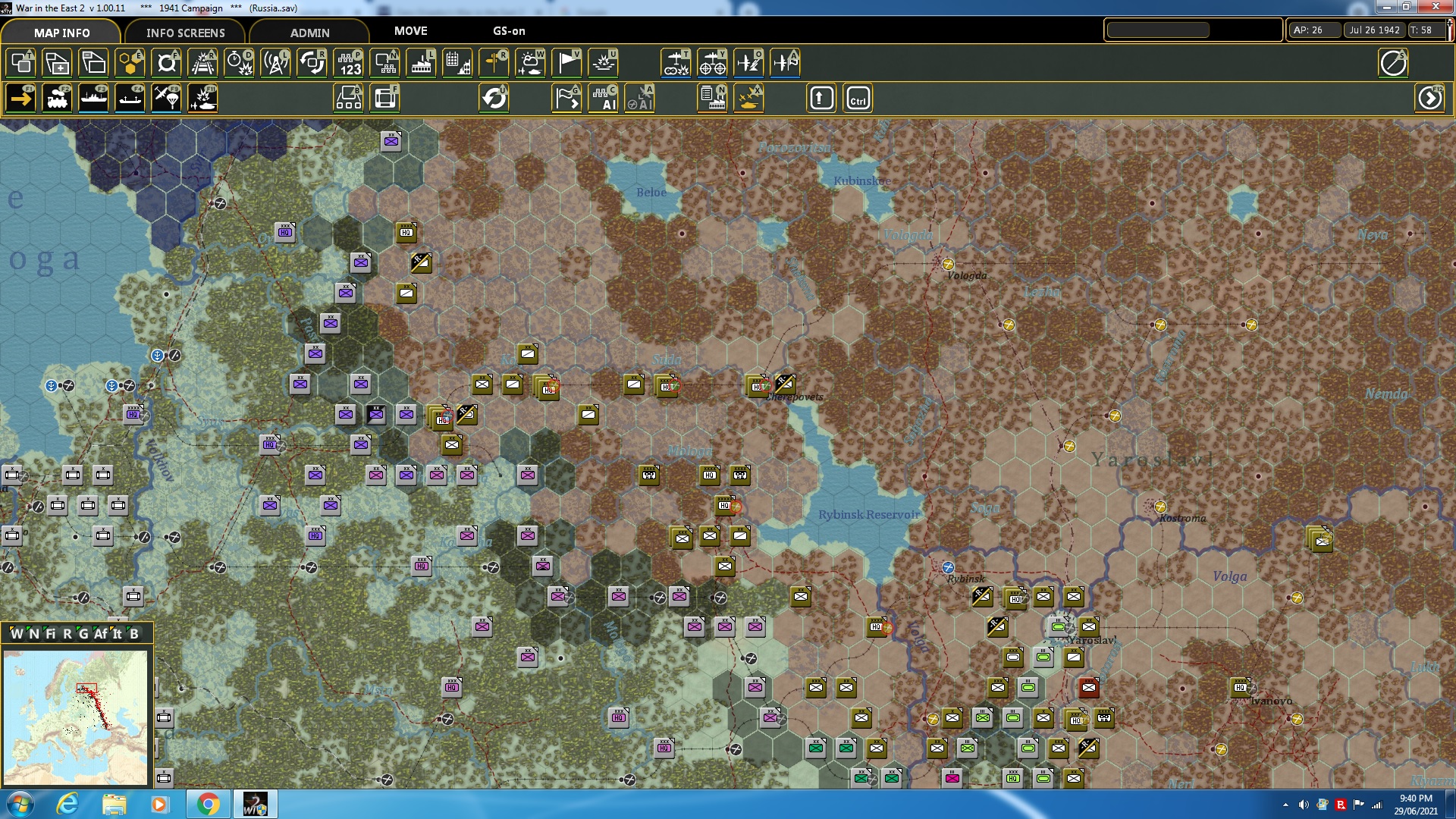Toggle the victory points '123' overlay
Image resolution: width=1456 pixels, height=819 pixels.
pos(348,63)
